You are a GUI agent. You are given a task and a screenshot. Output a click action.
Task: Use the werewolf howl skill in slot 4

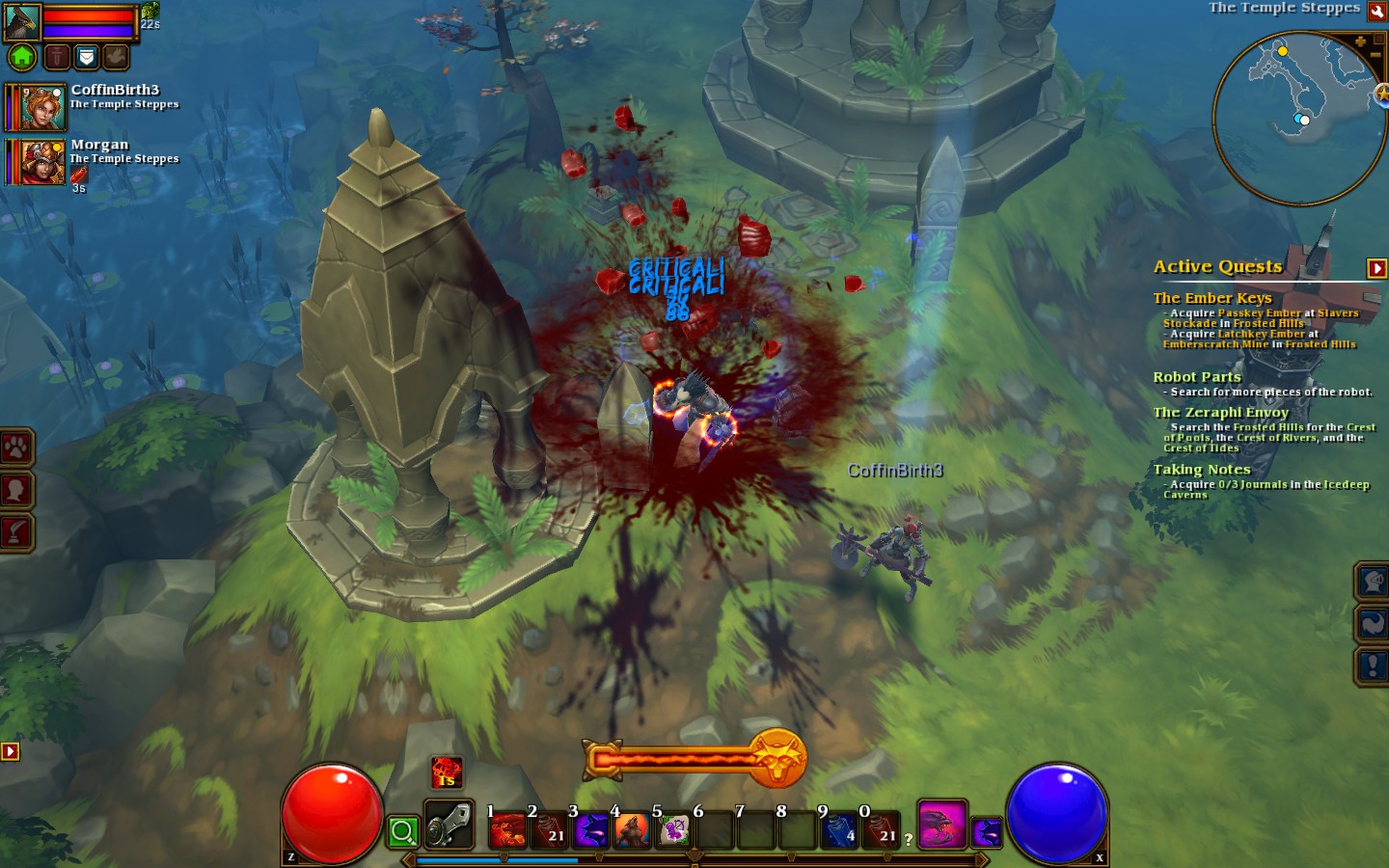click(632, 830)
